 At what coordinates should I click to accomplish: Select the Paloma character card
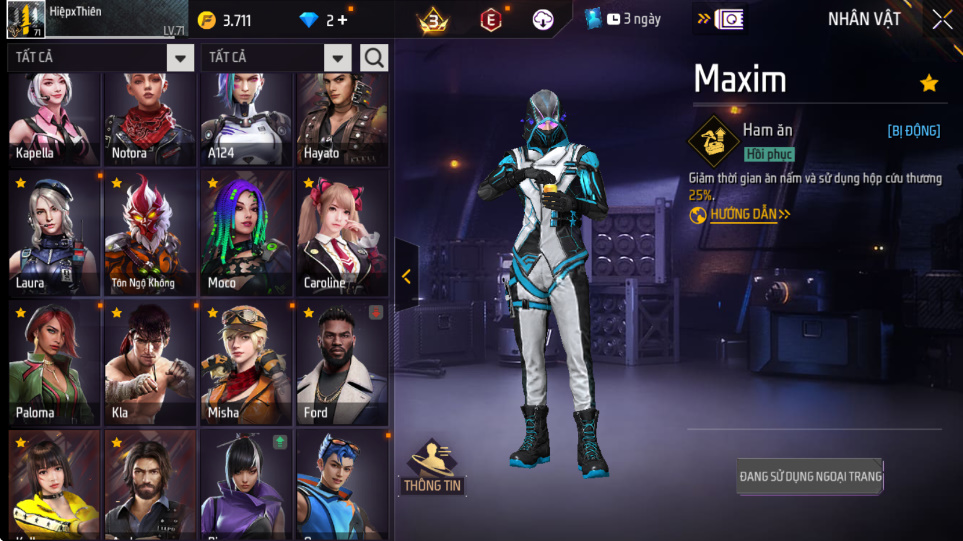click(x=55, y=363)
